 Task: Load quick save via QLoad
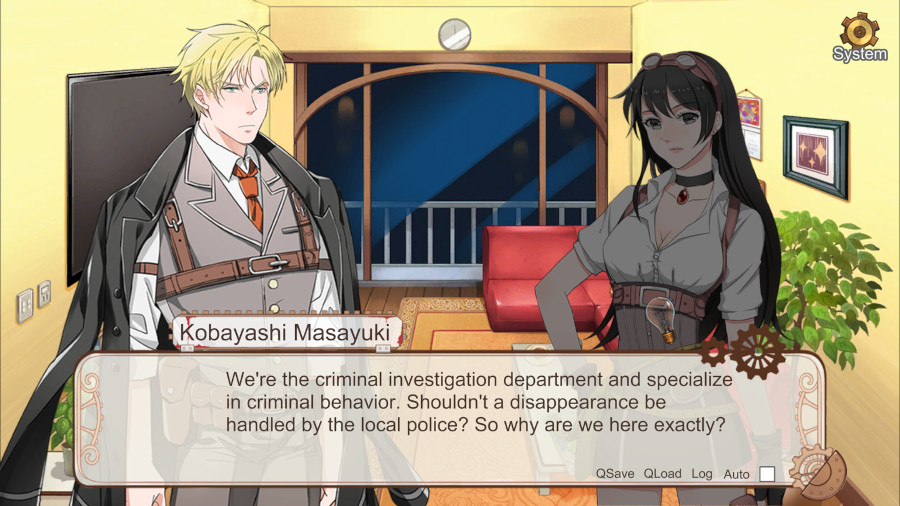(x=662, y=473)
